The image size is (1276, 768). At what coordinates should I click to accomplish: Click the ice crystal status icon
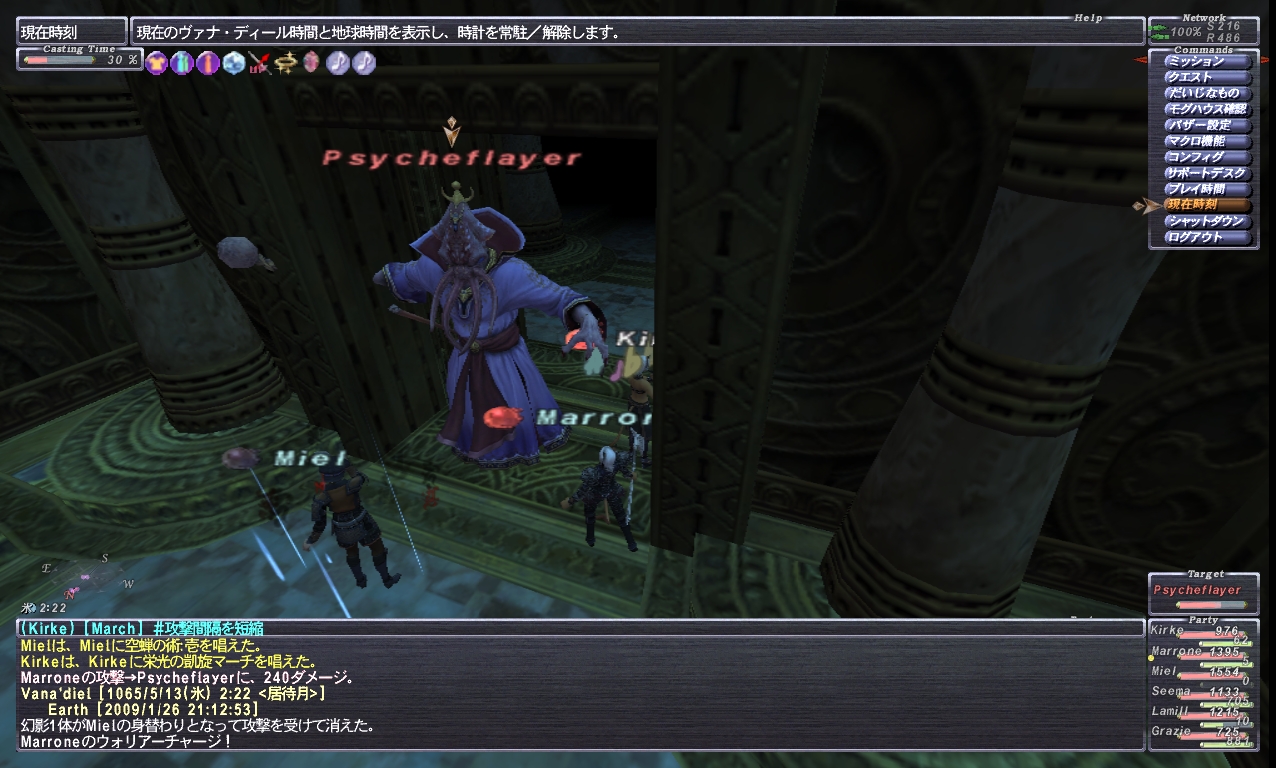[x=234, y=63]
